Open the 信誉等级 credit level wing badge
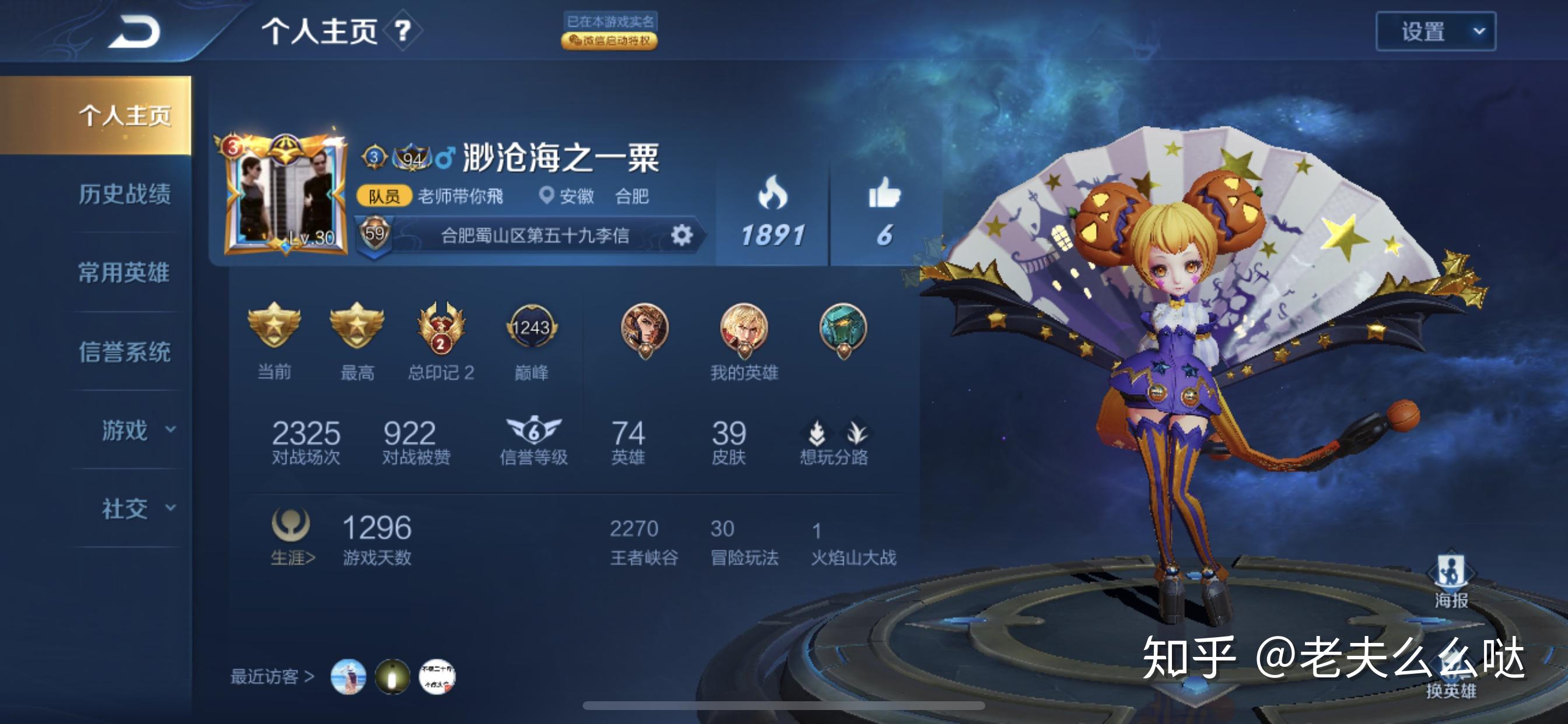Screen dimensions: 1568x724 [x=535, y=430]
